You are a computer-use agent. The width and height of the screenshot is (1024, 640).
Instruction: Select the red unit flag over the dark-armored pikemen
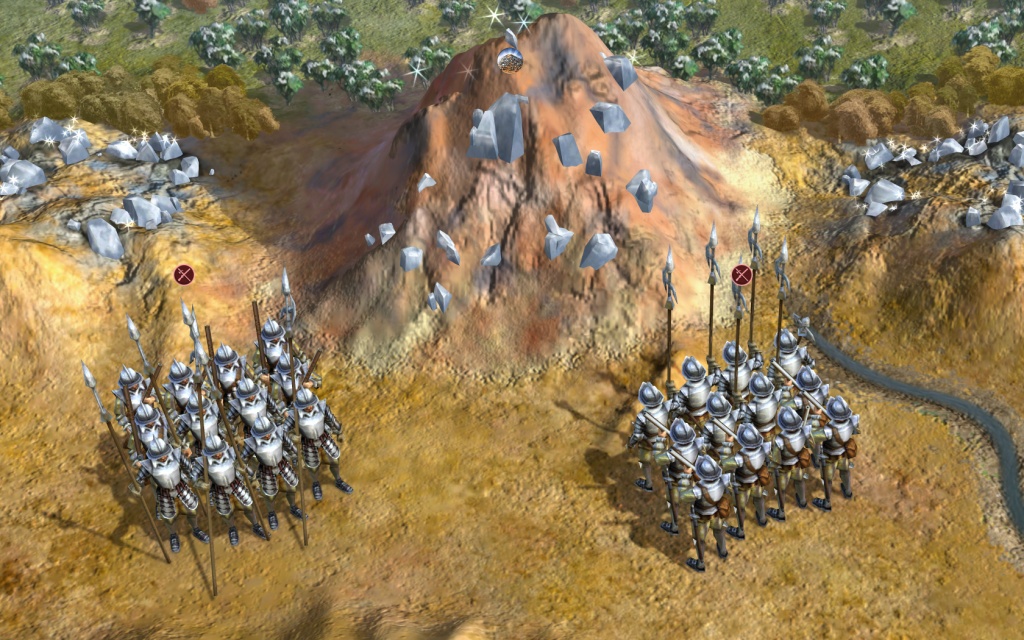[x=183, y=274]
